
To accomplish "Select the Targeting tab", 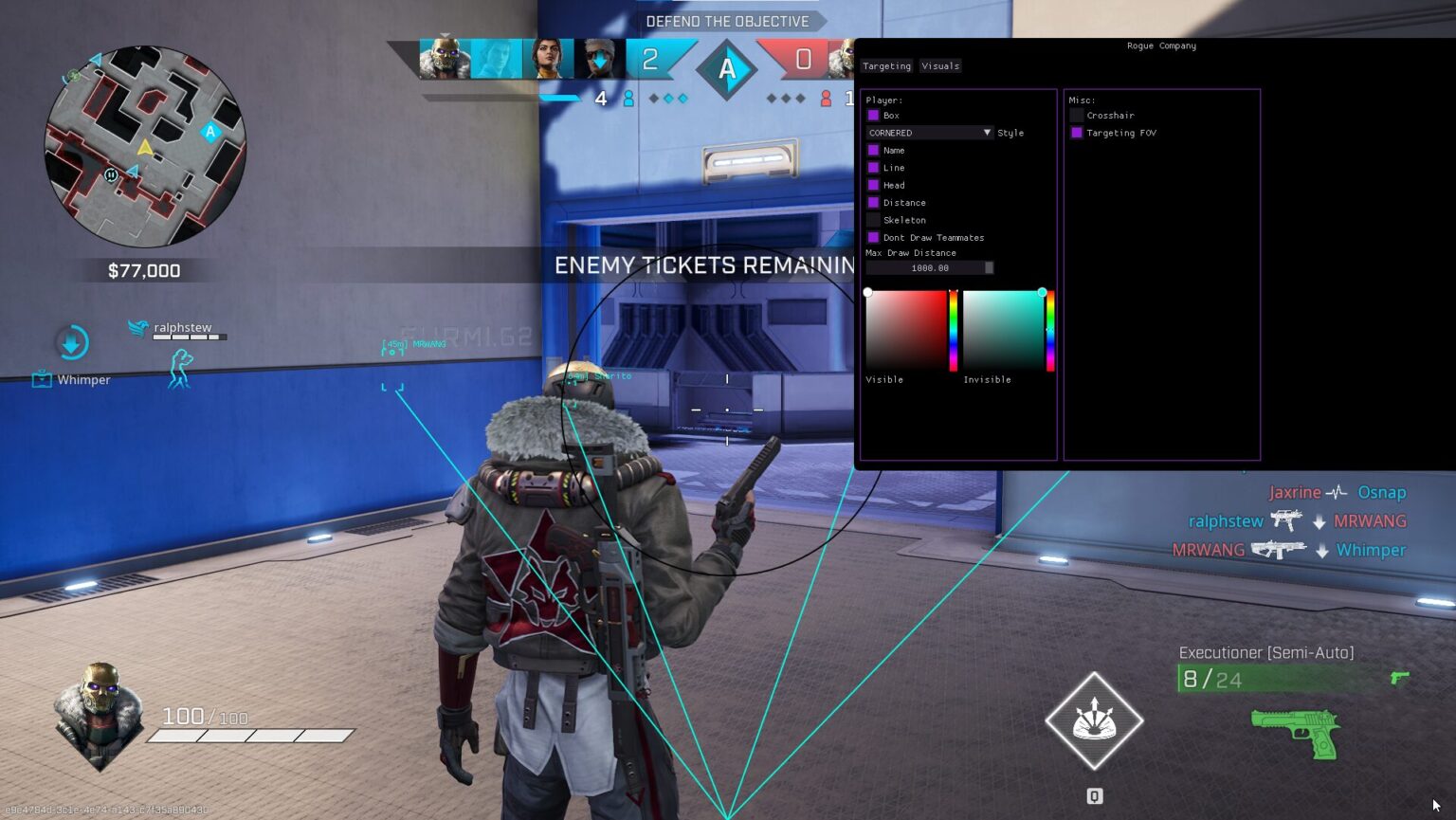I will coord(885,65).
